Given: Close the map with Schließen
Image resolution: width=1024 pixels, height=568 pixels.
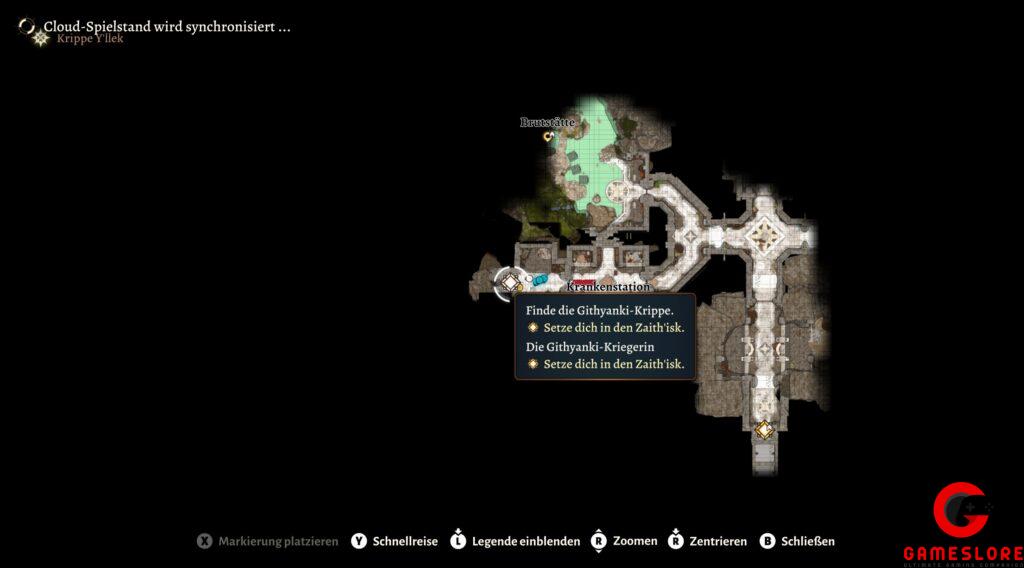Looking at the screenshot, I should tap(796, 541).
